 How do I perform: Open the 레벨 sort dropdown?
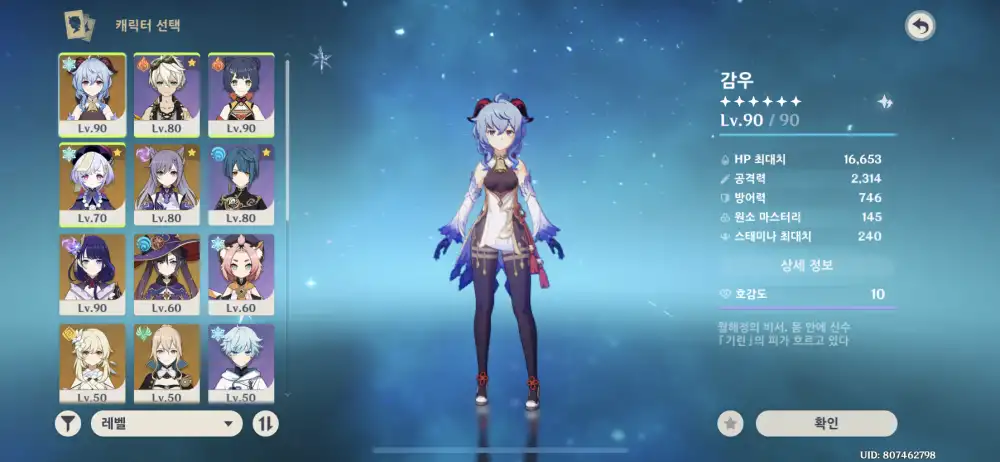coord(167,424)
